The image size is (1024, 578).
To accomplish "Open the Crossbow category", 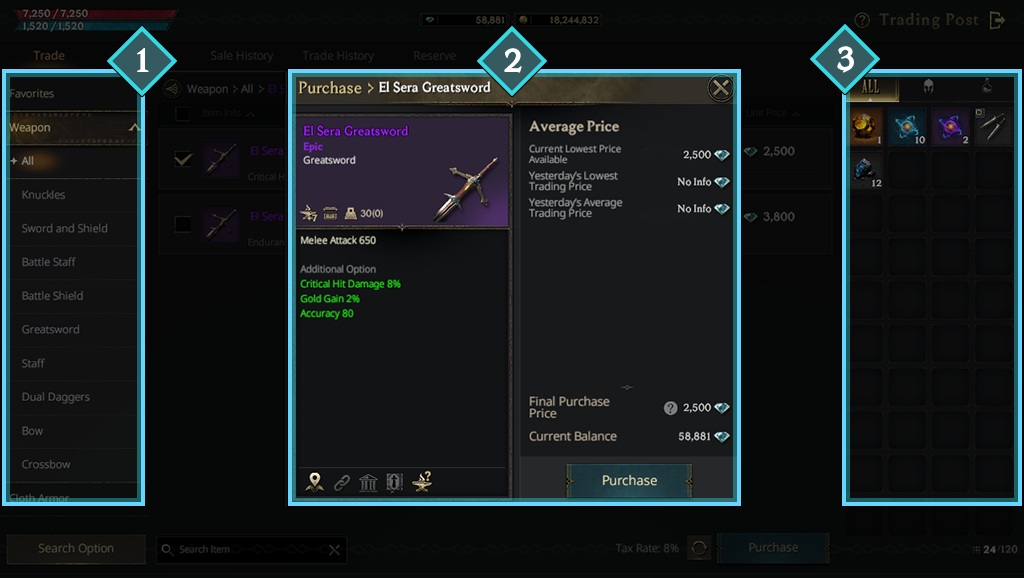I will [46, 465].
